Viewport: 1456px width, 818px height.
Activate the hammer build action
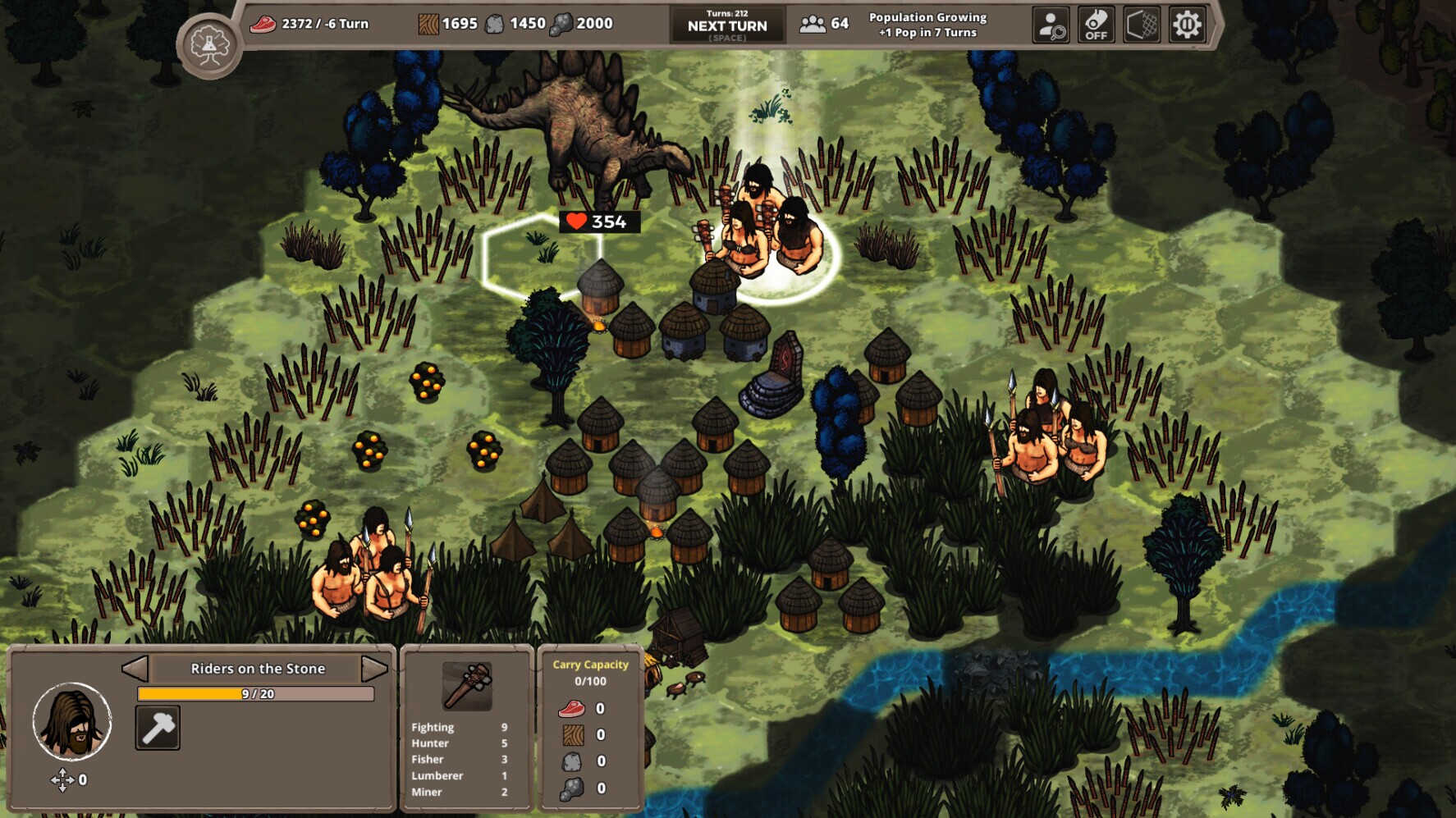coord(158,728)
